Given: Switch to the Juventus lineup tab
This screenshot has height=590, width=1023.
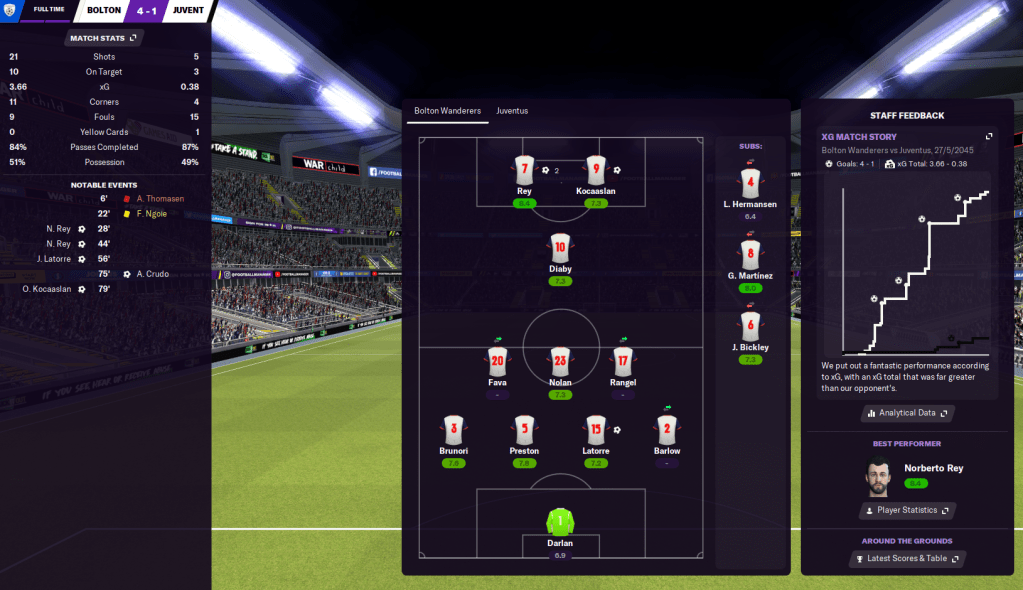Looking at the screenshot, I should point(512,111).
